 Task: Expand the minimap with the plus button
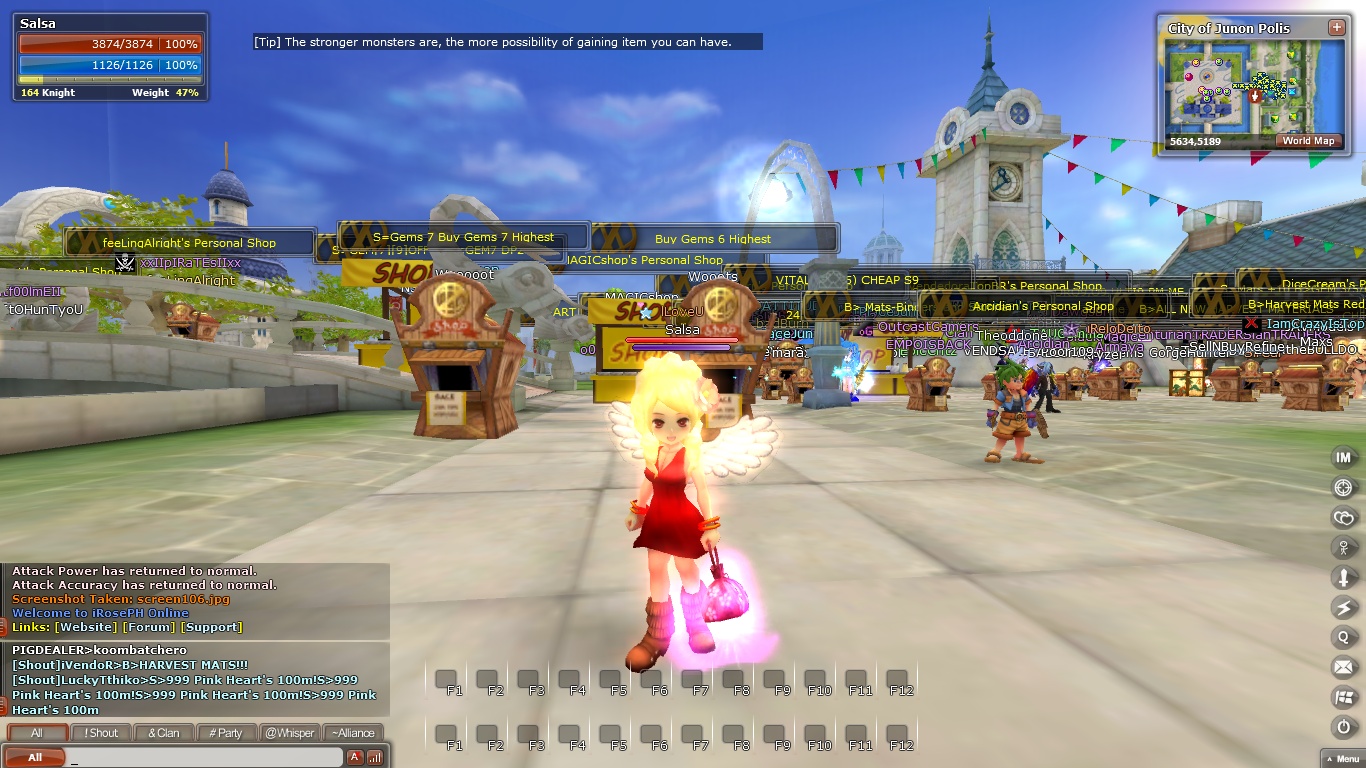coord(1336,27)
